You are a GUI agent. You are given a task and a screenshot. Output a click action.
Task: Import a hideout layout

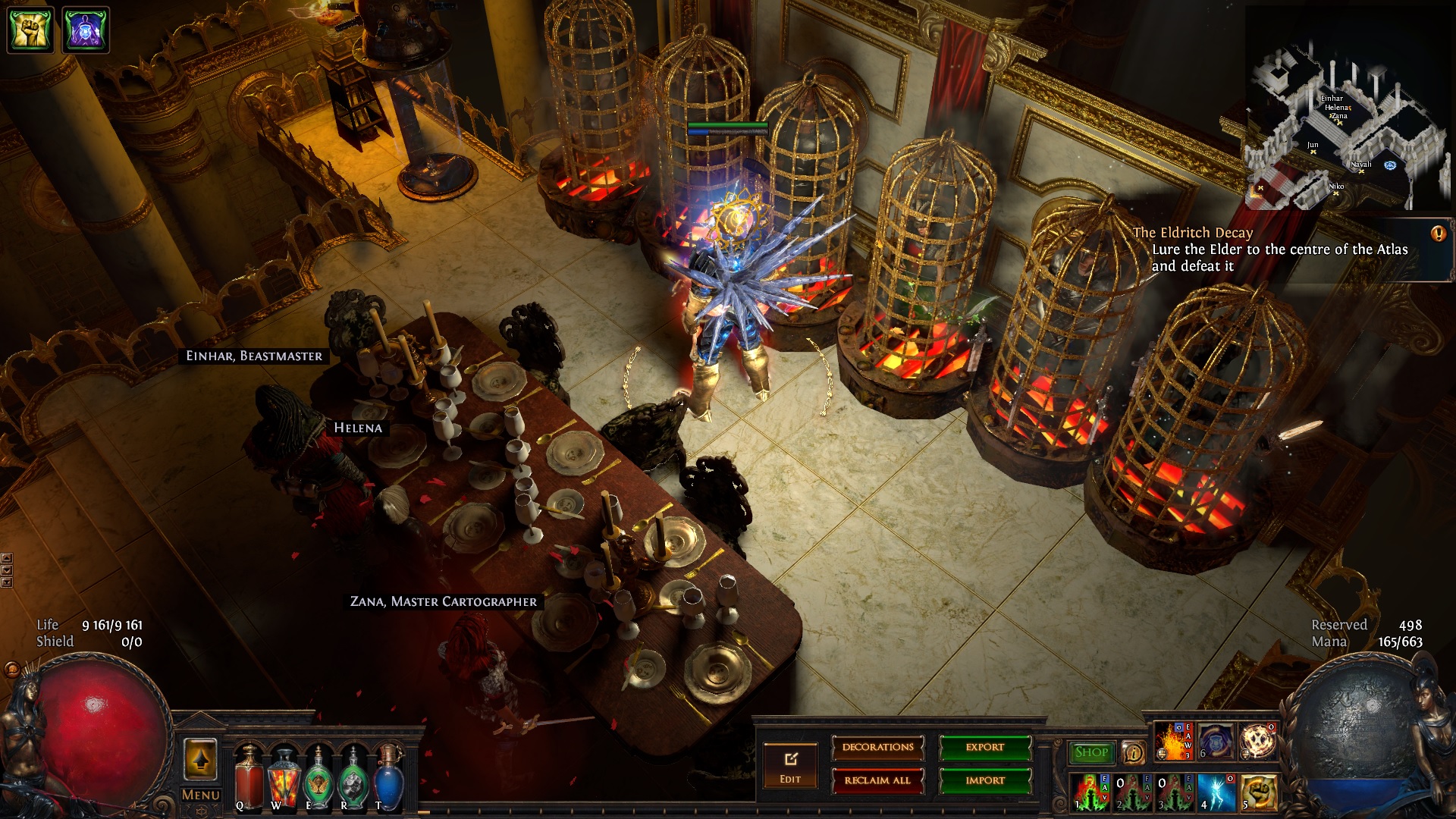point(984,780)
